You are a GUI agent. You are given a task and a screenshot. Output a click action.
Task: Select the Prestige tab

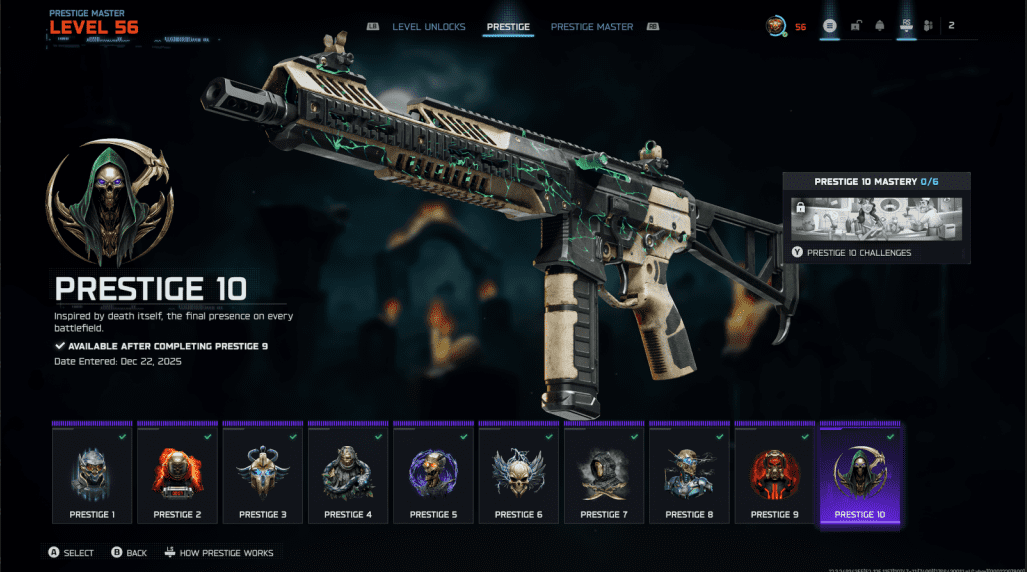(508, 27)
